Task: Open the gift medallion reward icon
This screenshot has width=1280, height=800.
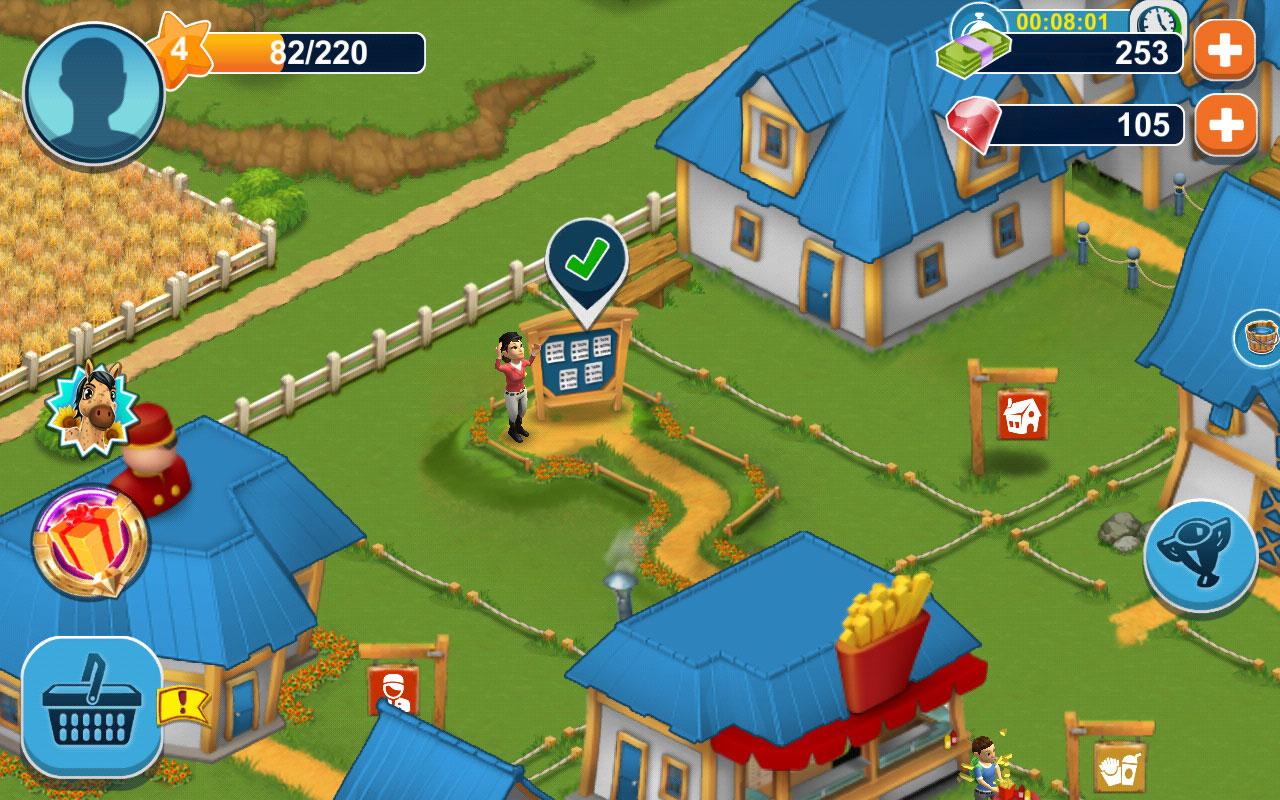Action: [x=90, y=540]
